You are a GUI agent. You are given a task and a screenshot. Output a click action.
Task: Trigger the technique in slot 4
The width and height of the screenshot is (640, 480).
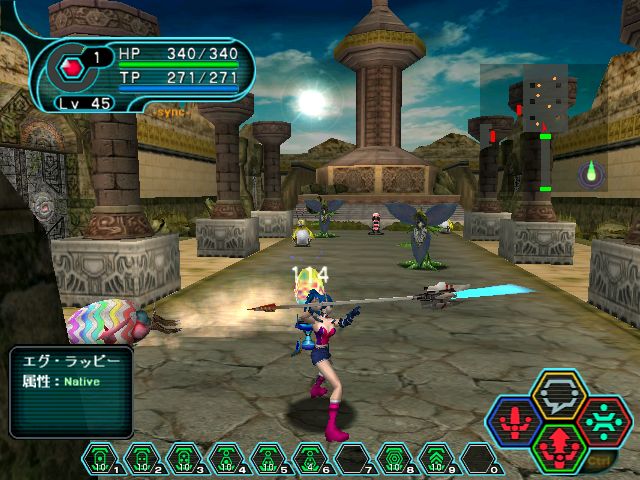227,459
